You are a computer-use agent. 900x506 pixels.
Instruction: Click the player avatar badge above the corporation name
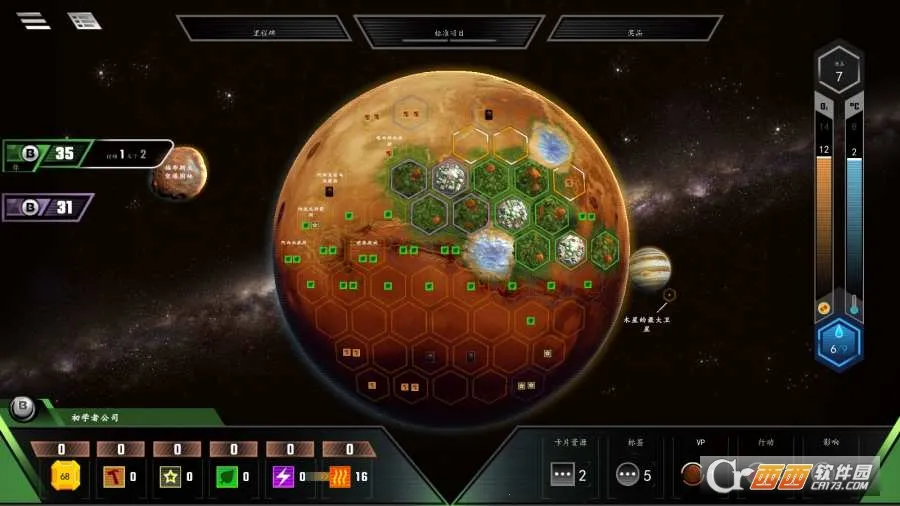(x=22, y=407)
